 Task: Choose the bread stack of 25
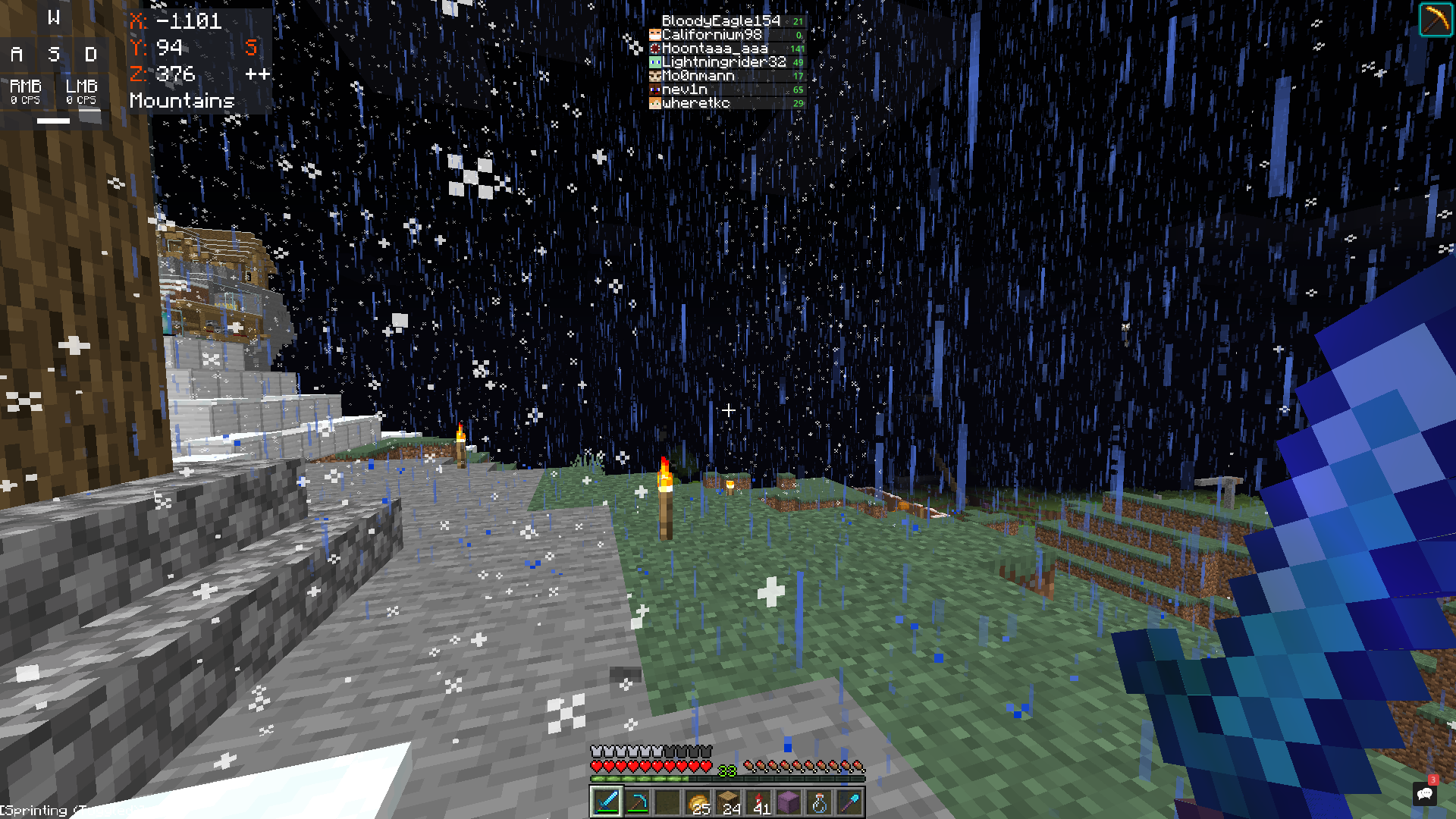click(x=698, y=802)
